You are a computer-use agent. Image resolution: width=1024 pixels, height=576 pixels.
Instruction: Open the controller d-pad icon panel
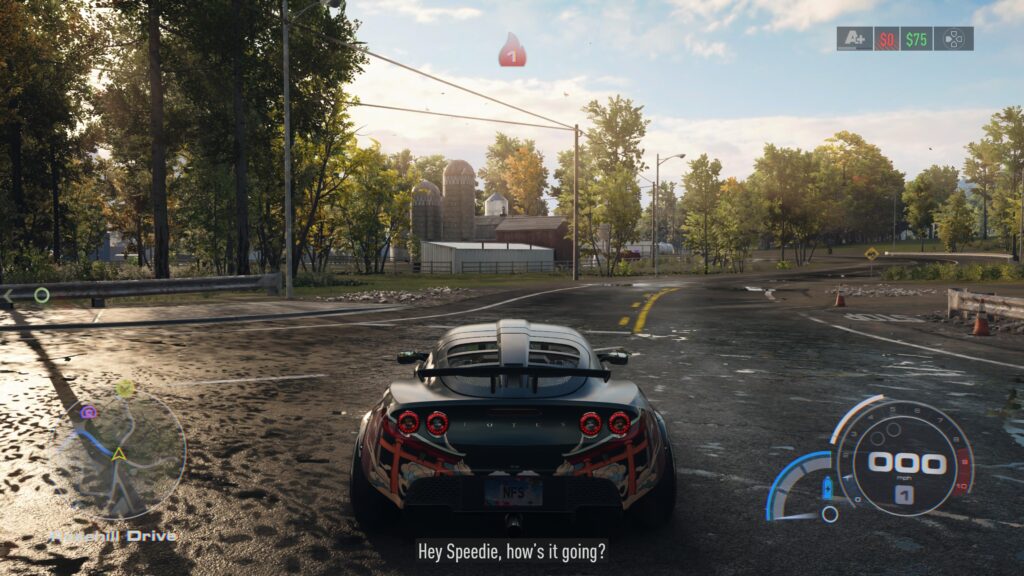[953, 39]
